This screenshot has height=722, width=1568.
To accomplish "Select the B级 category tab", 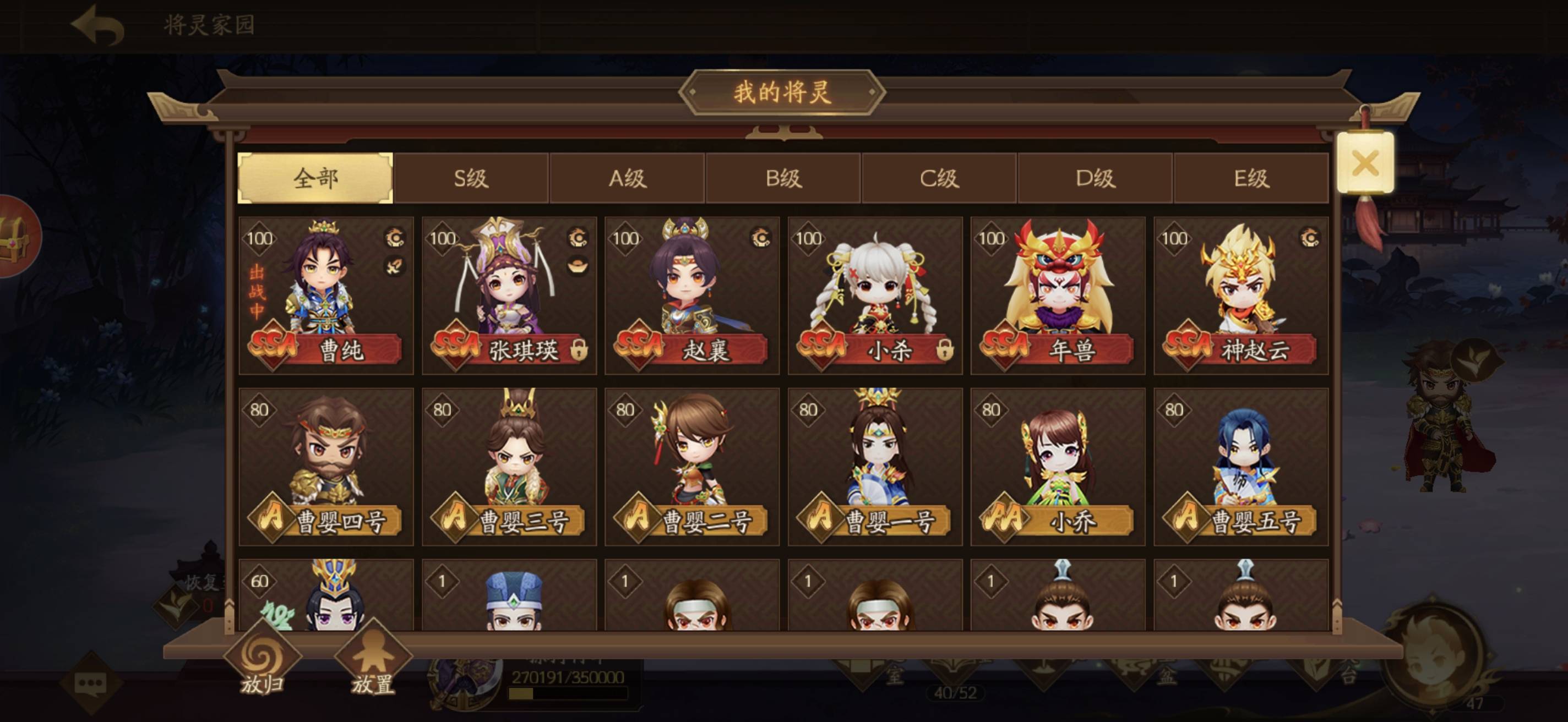I will tap(783, 178).
